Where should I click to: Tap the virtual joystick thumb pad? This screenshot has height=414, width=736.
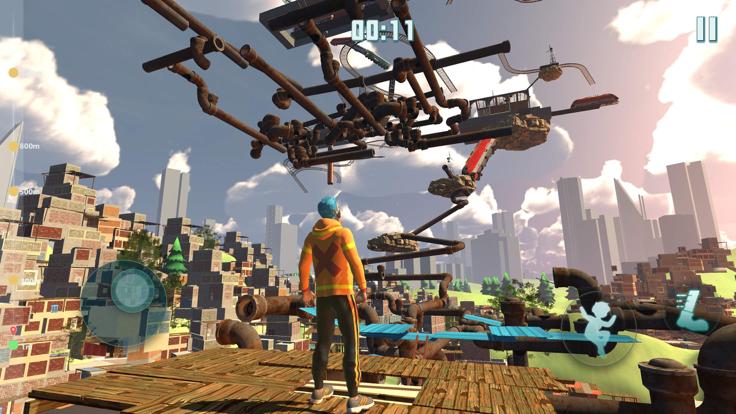point(130,290)
